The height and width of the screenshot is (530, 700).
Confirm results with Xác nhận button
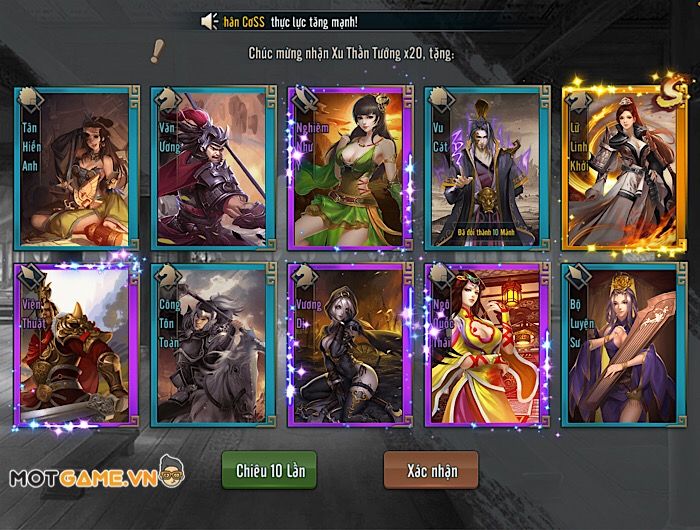click(431, 469)
